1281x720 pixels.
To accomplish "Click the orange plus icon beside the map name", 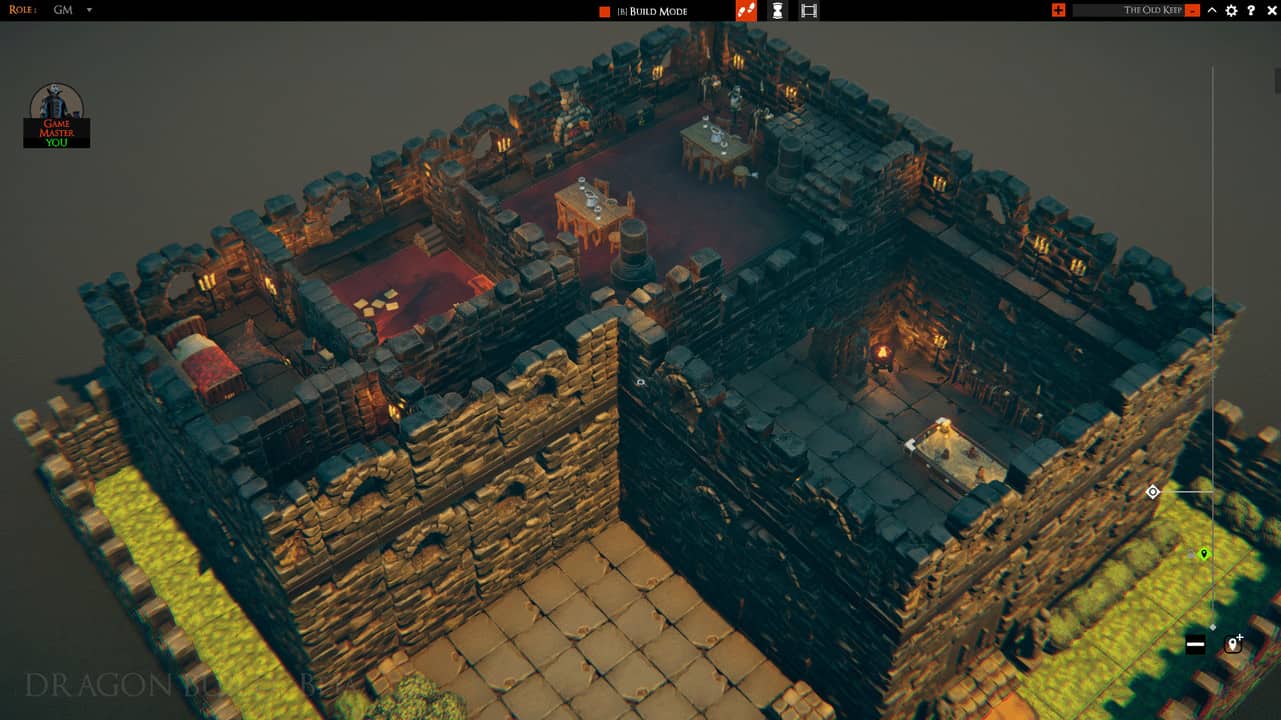I will (x=1058, y=10).
